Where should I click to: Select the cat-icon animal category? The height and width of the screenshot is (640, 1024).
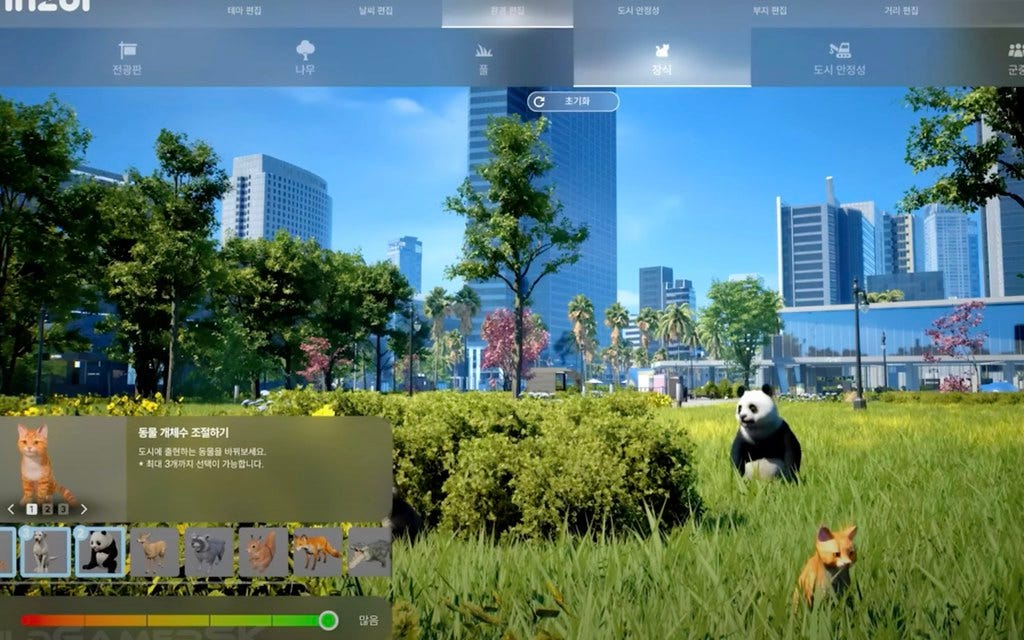click(x=661, y=58)
